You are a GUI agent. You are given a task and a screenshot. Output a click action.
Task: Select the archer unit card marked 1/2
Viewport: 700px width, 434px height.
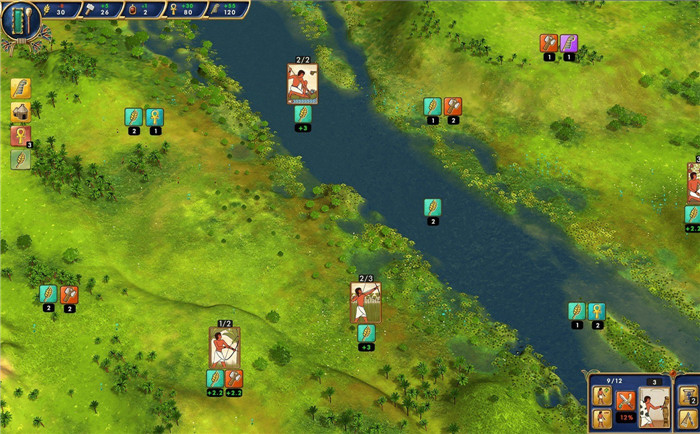click(x=224, y=347)
